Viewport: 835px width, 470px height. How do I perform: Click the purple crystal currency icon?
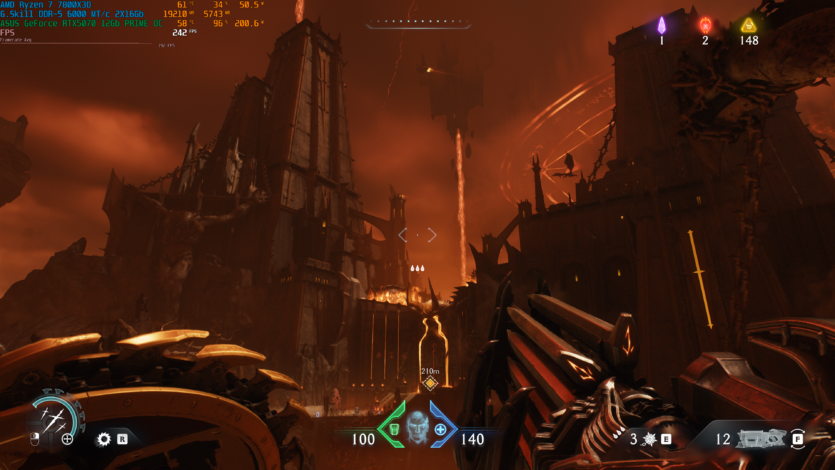(x=661, y=24)
